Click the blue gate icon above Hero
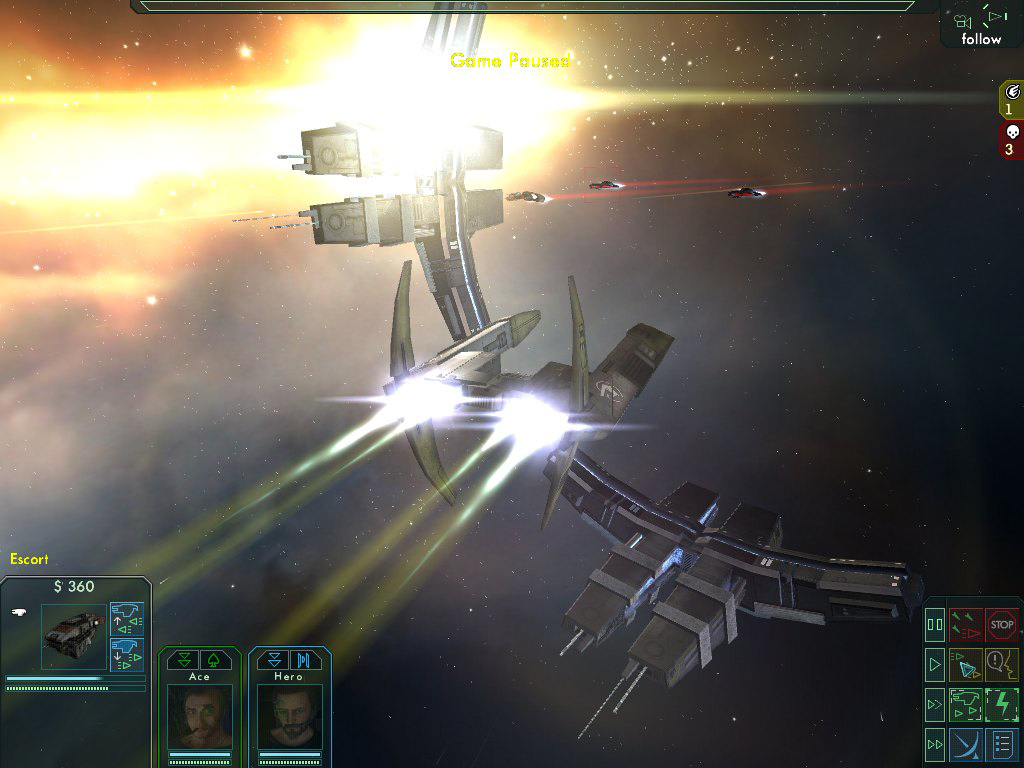Image resolution: width=1024 pixels, height=768 pixels. point(303,660)
